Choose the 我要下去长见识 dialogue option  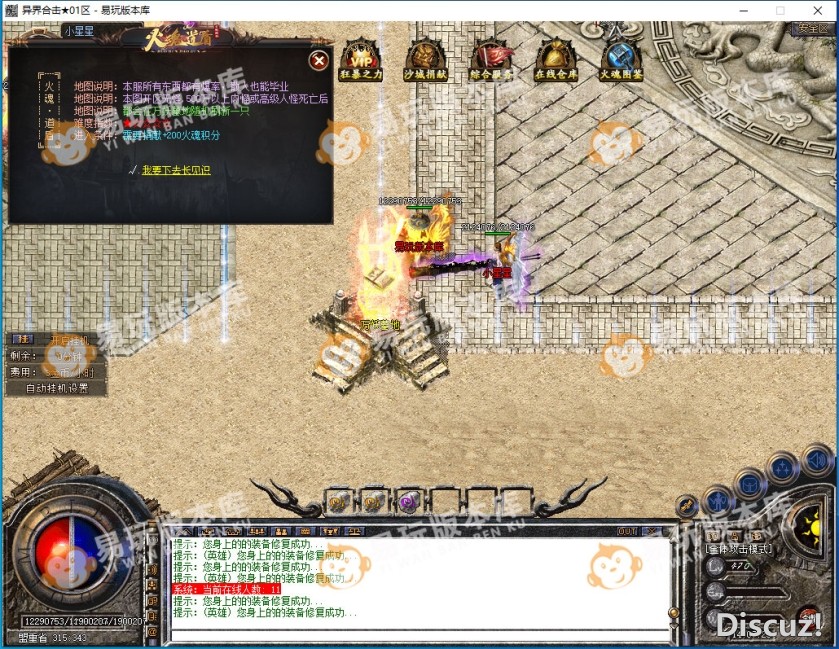tap(176, 170)
